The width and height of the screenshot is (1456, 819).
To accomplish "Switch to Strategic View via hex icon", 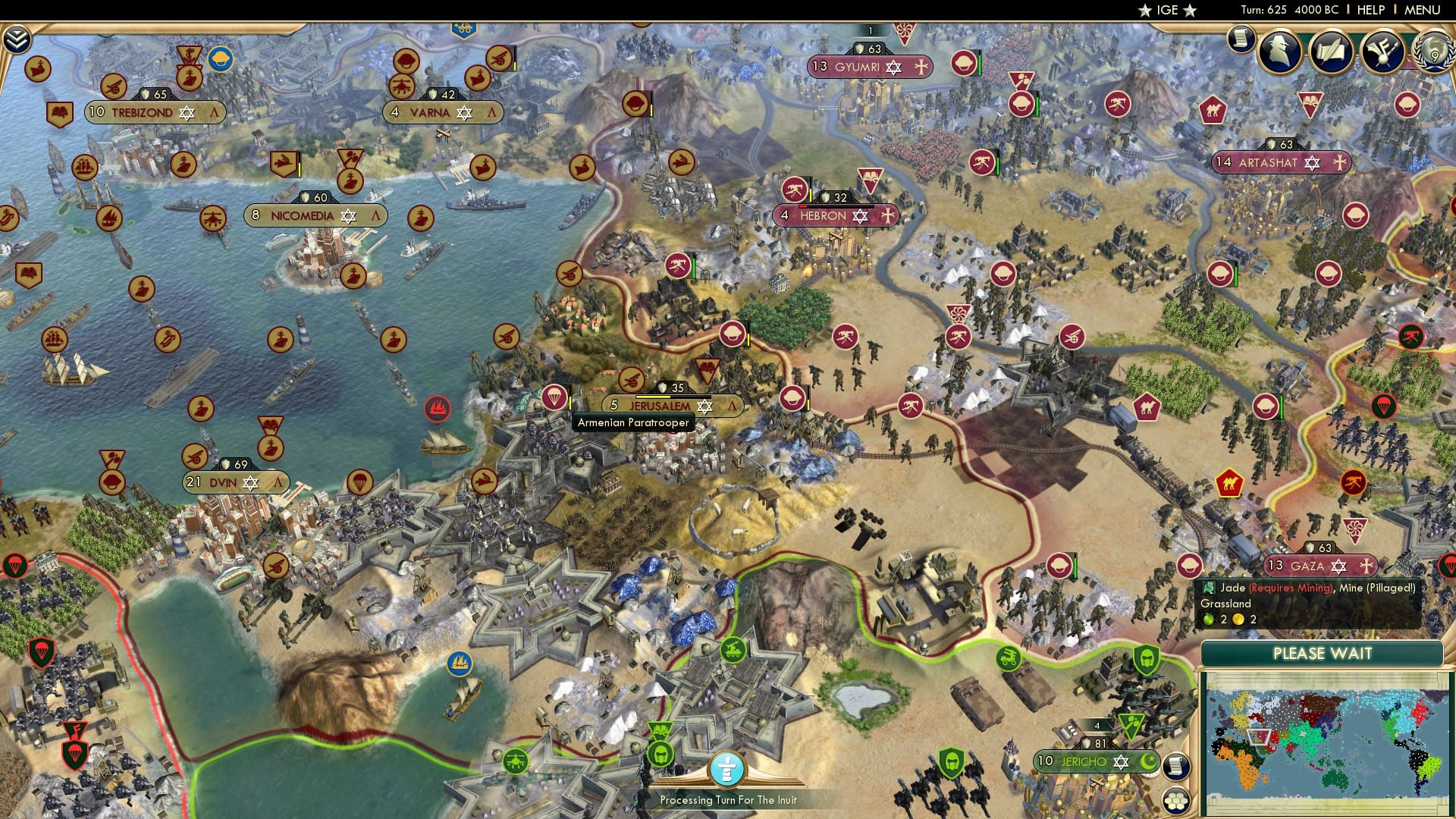I will tap(1176, 802).
